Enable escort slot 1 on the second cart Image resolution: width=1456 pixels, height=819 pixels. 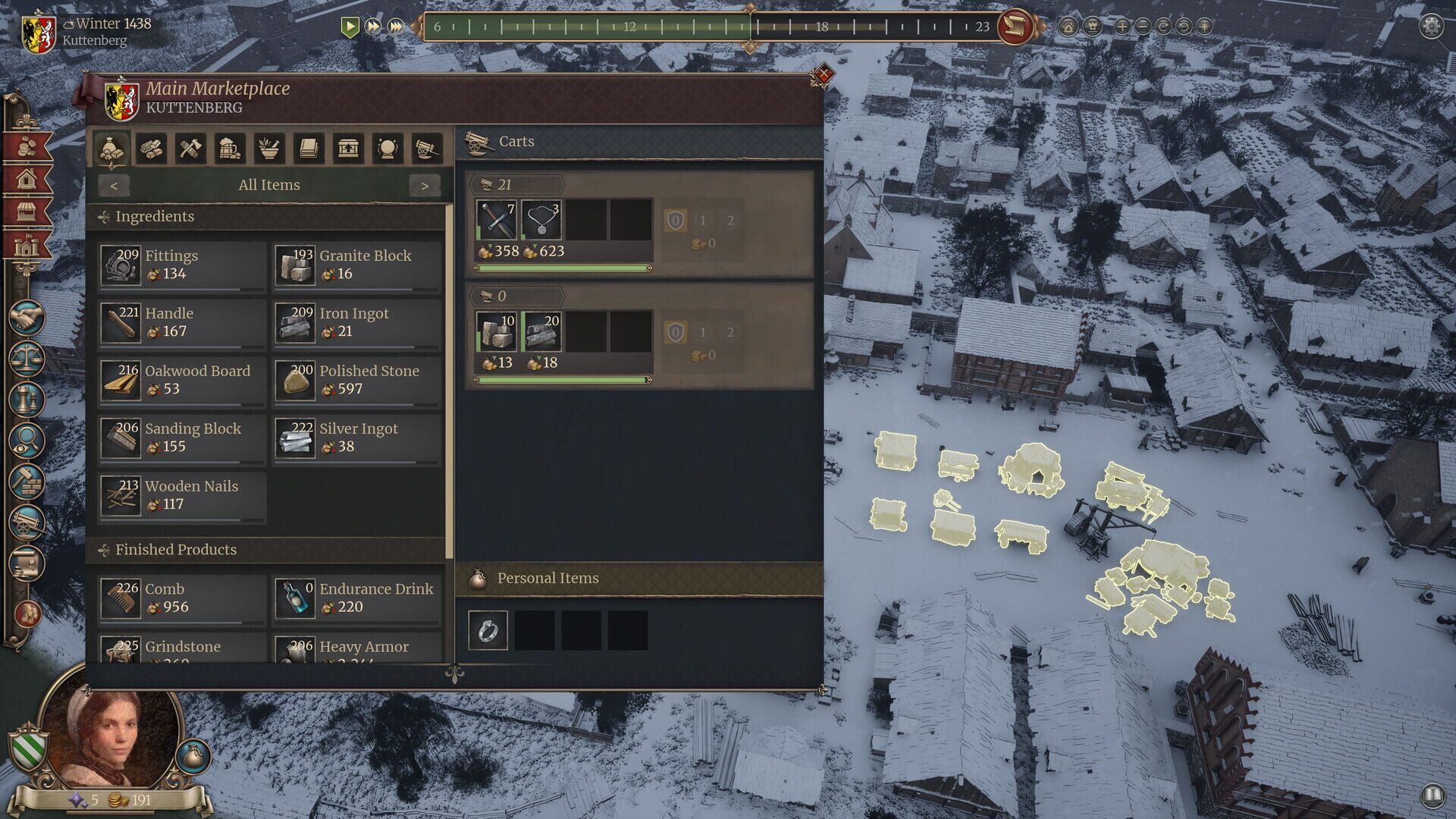[x=703, y=332]
